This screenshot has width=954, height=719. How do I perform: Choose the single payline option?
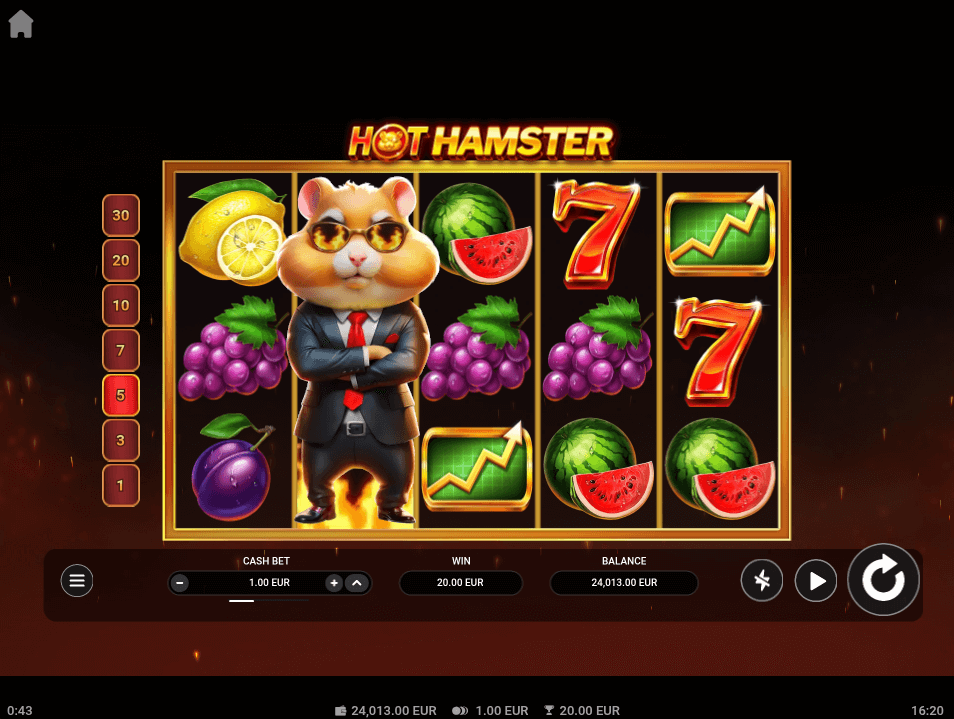[x=121, y=485]
